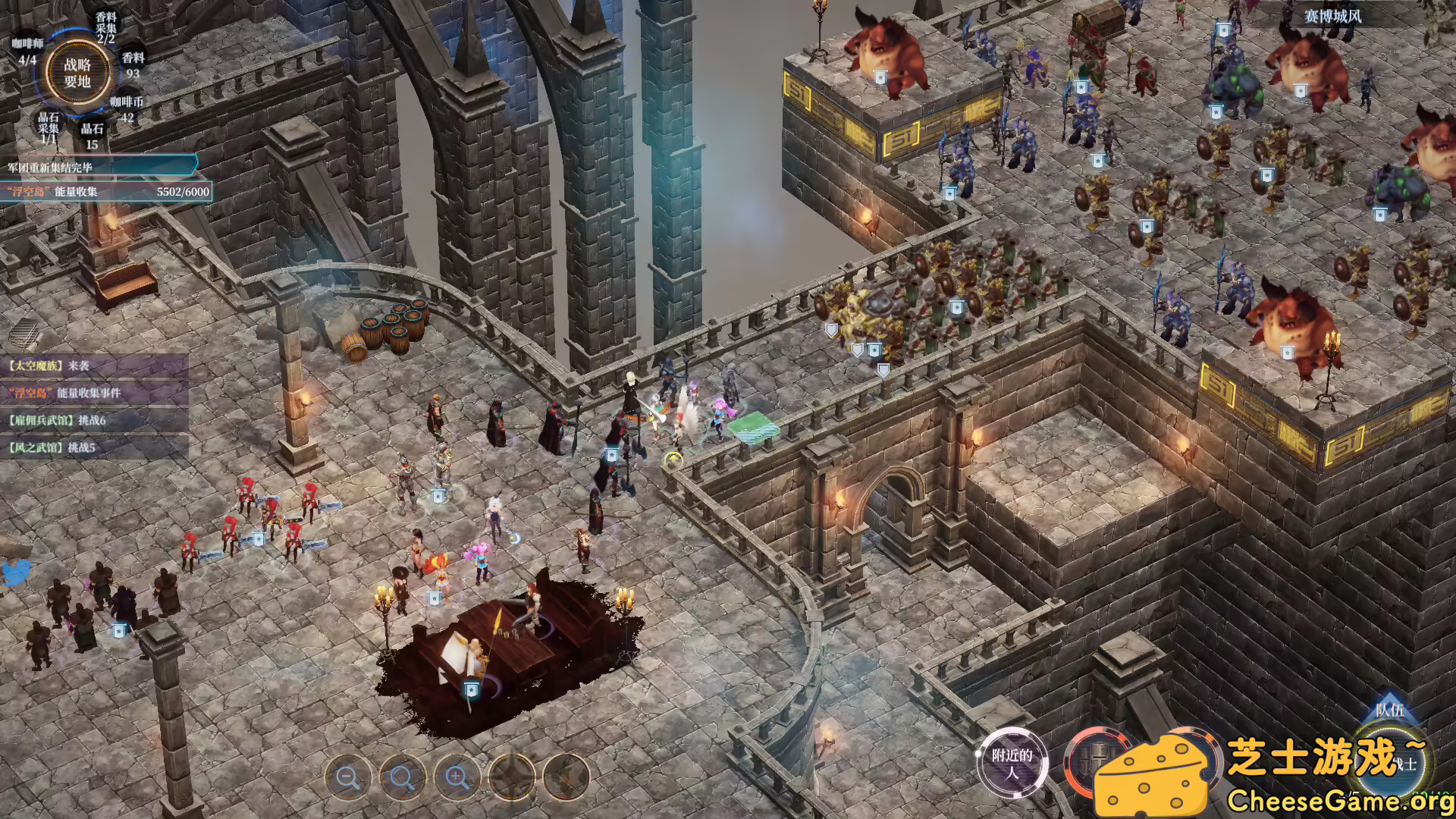The width and height of the screenshot is (1456, 819).
Task: Reset zoom with the plain magnifier button
Action: 402,777
